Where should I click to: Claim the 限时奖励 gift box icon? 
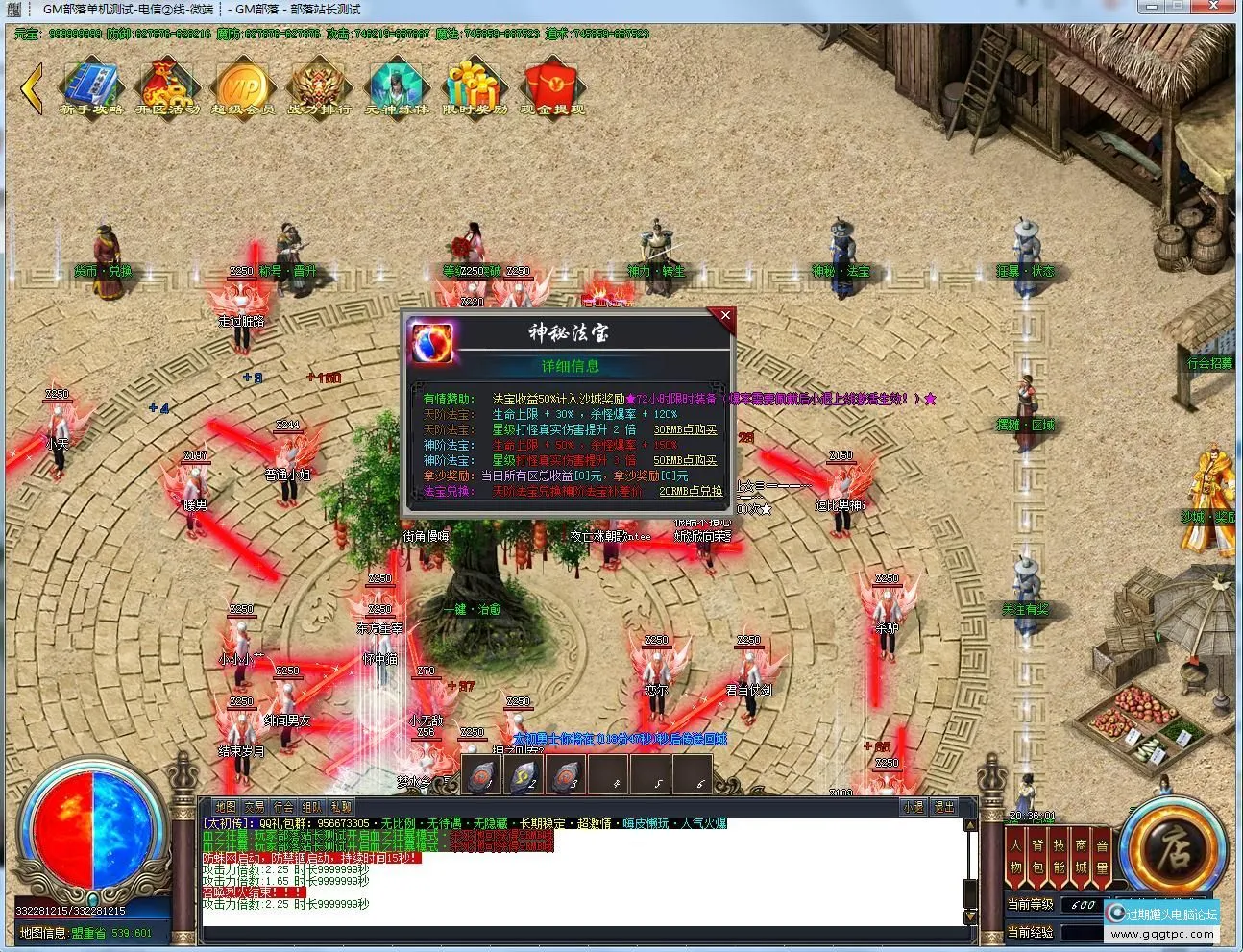pyautogui.click(x=475, y=87)
